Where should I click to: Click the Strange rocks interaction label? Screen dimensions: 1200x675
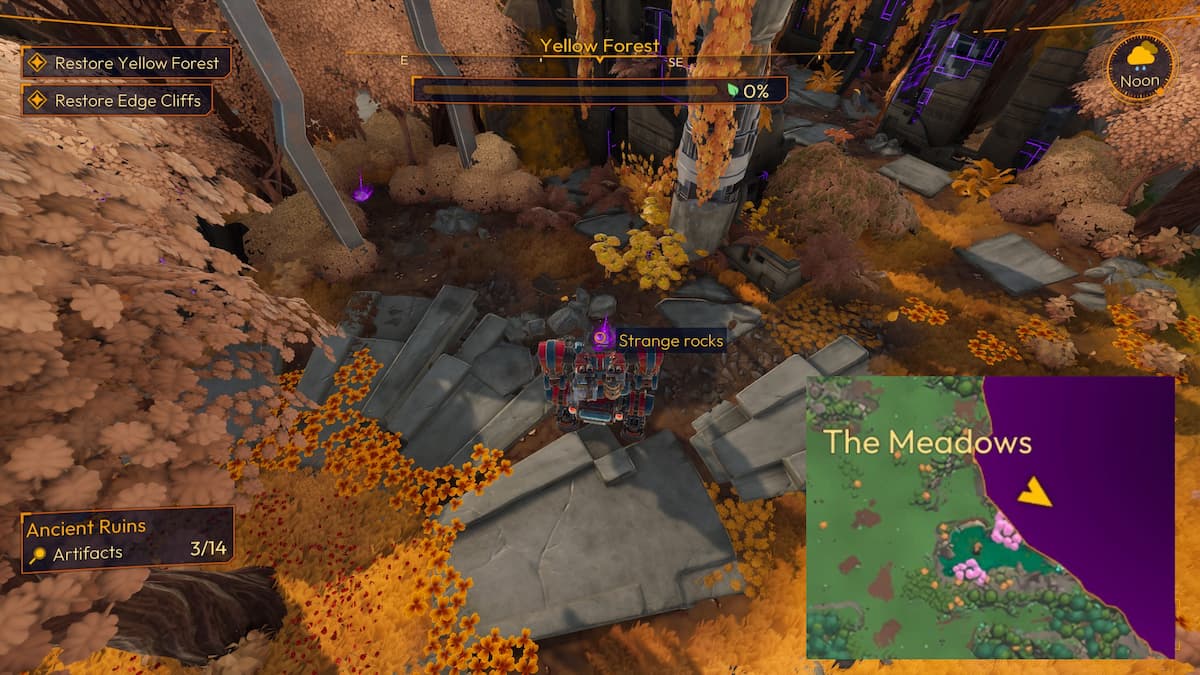668,340
